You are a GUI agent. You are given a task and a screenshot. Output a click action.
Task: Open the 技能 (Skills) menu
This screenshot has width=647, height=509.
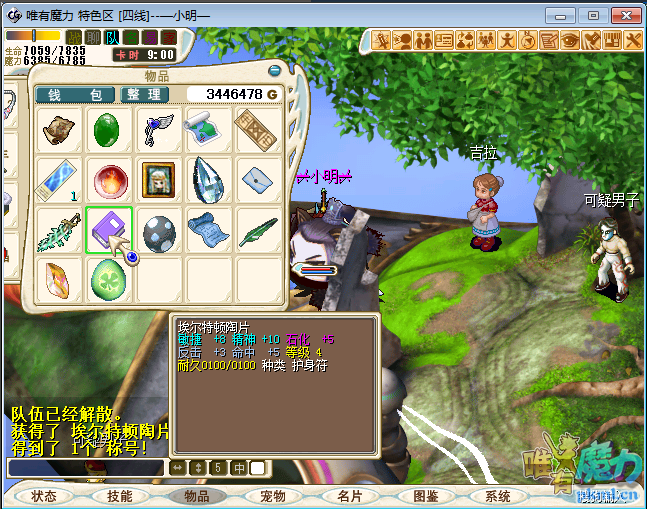coord(120,496)
